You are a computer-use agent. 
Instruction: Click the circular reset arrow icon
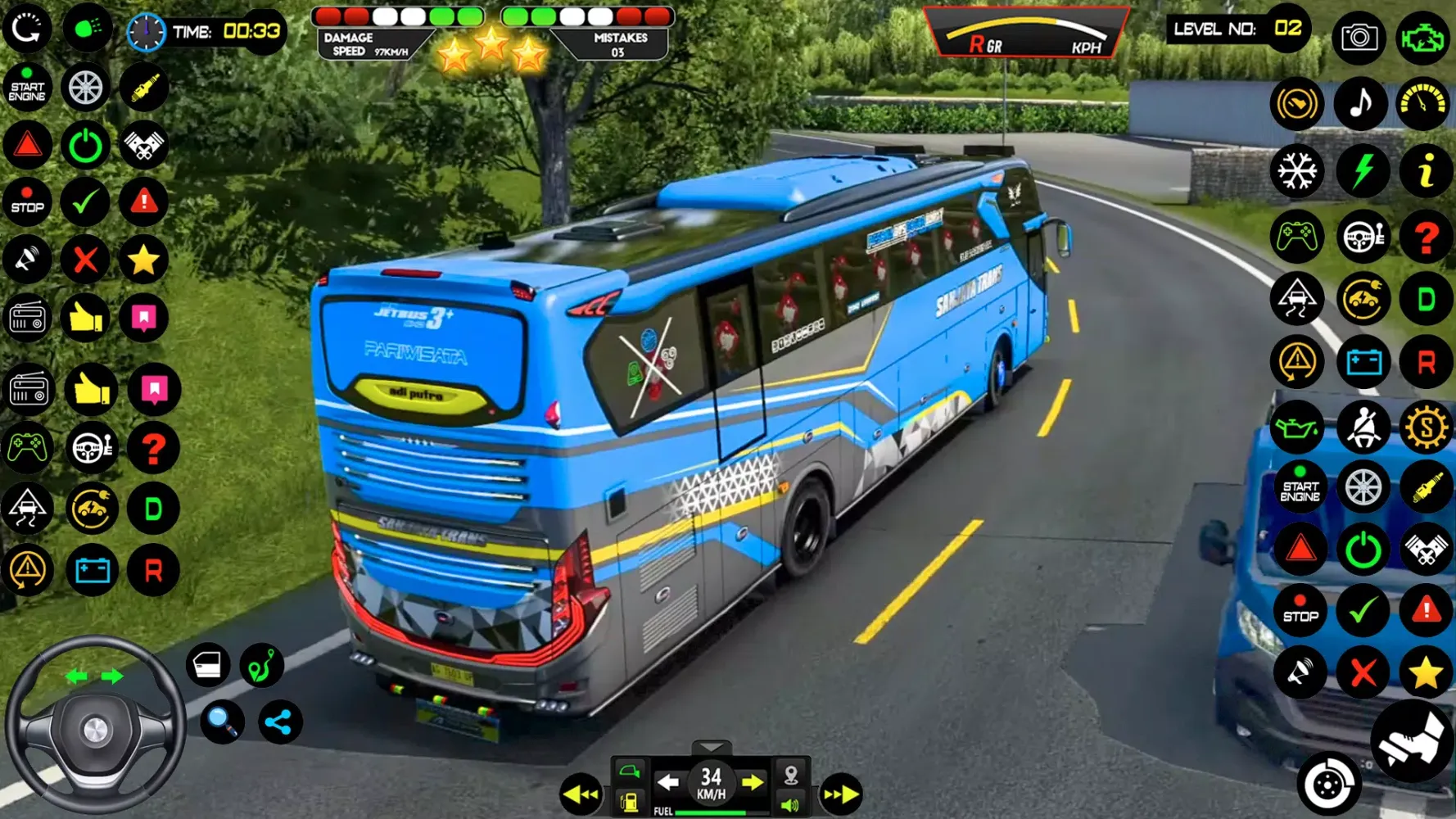(x=27, y=29)
